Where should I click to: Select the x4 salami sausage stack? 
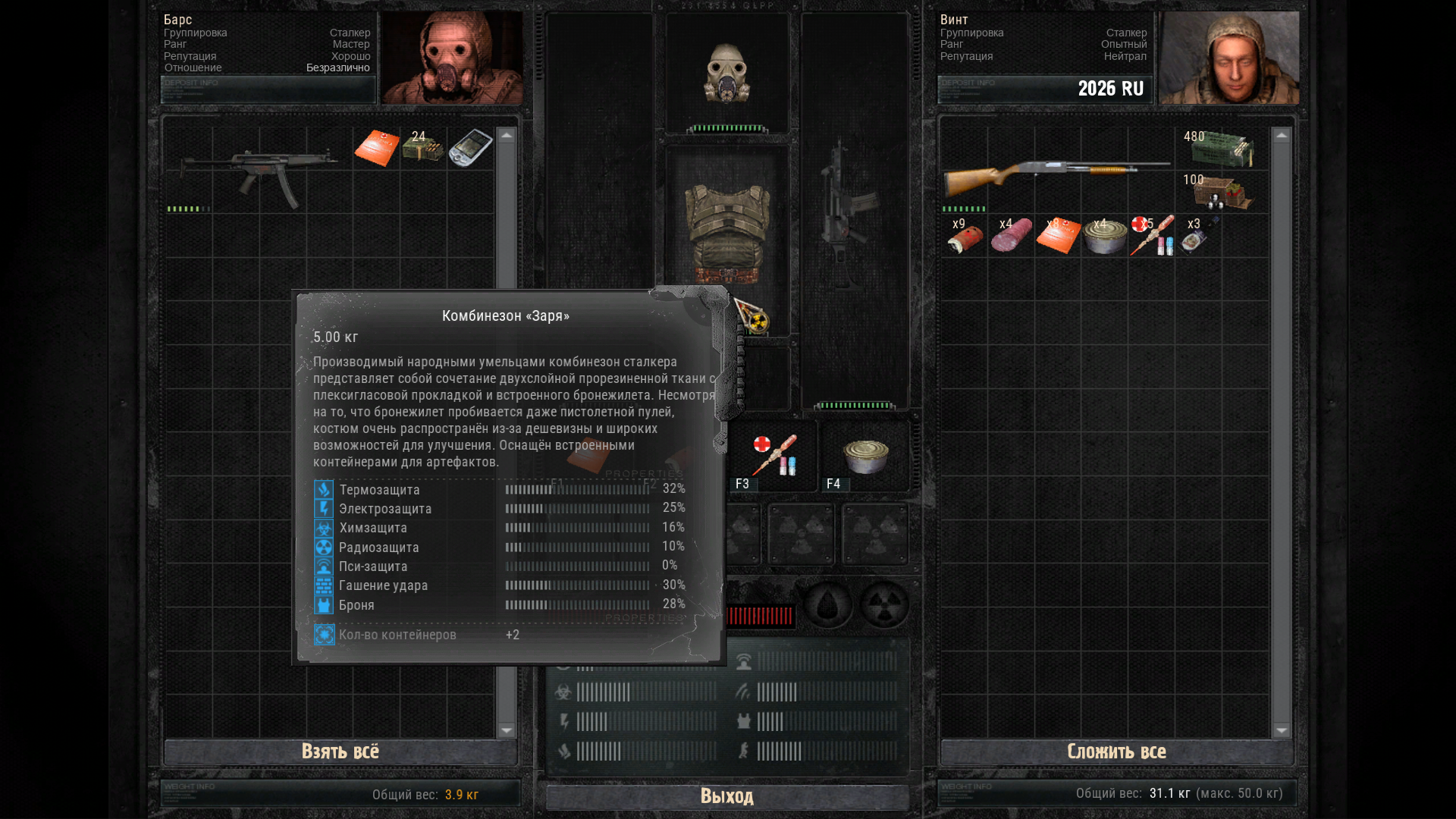(1012, 237)
